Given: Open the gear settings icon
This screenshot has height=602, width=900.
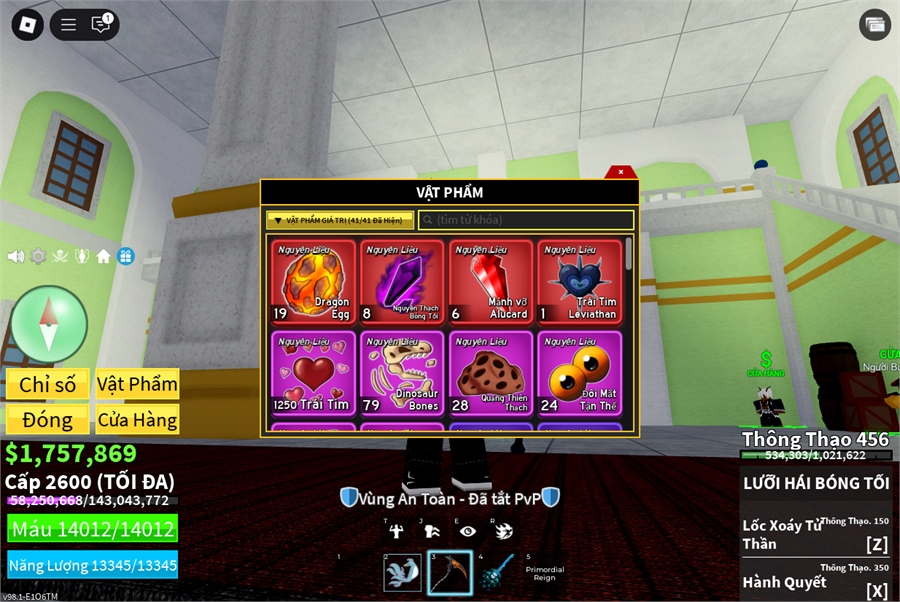Looking at the screenshot, I should pyautogui.click(x=38, y=256).
